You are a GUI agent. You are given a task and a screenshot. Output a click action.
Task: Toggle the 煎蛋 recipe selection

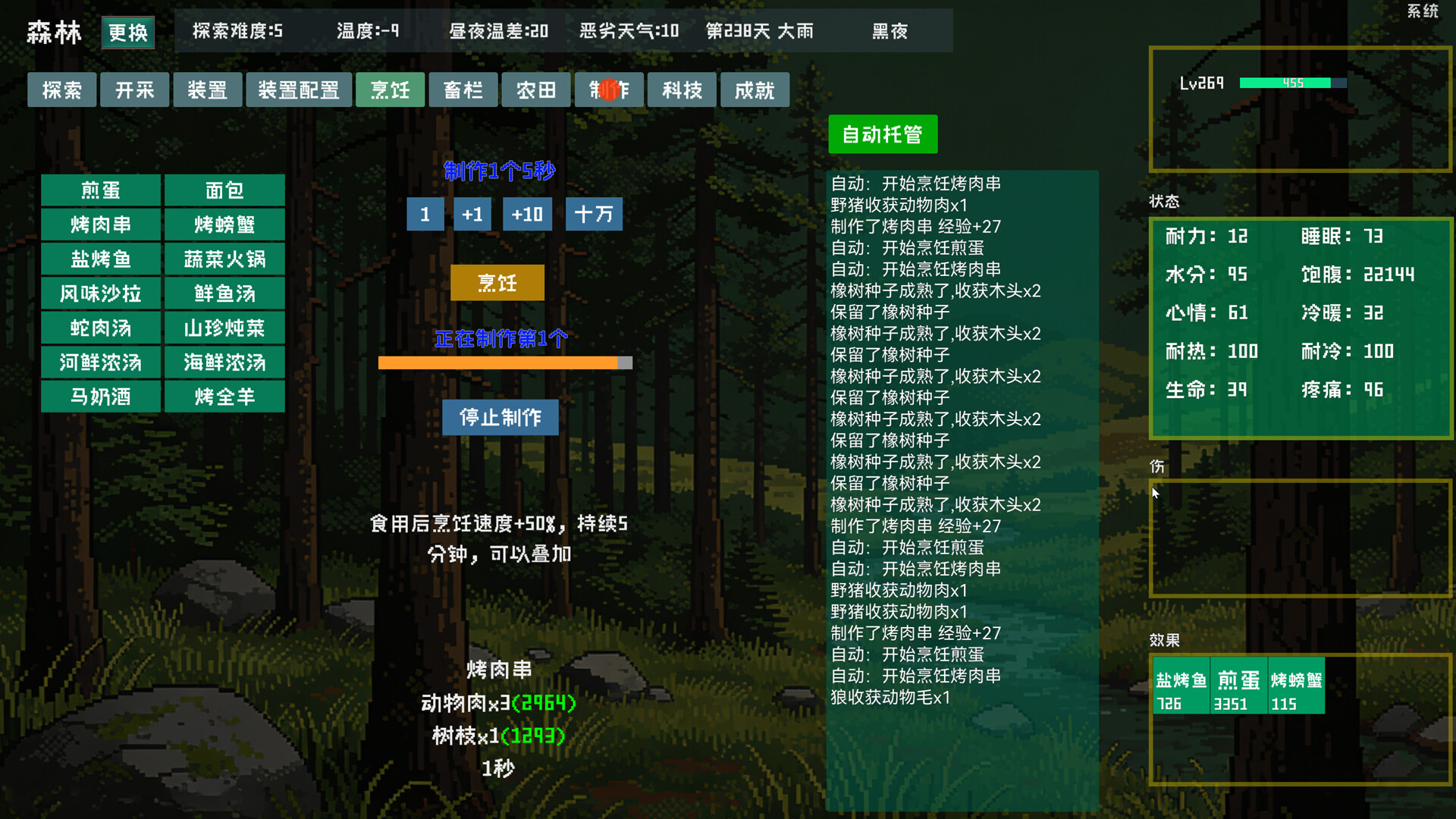(100, 190)
